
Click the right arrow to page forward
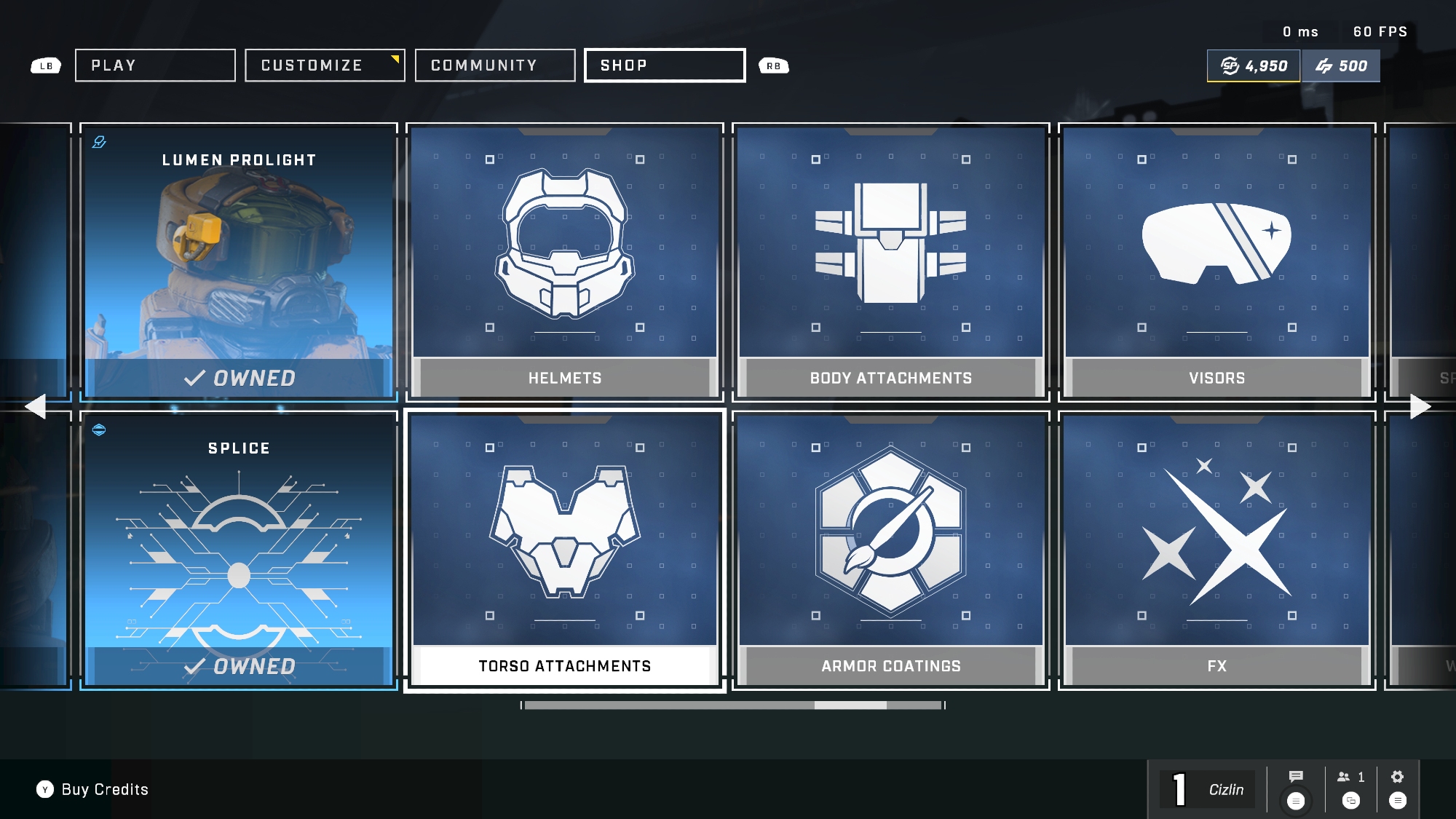[x=1420, y=406]
